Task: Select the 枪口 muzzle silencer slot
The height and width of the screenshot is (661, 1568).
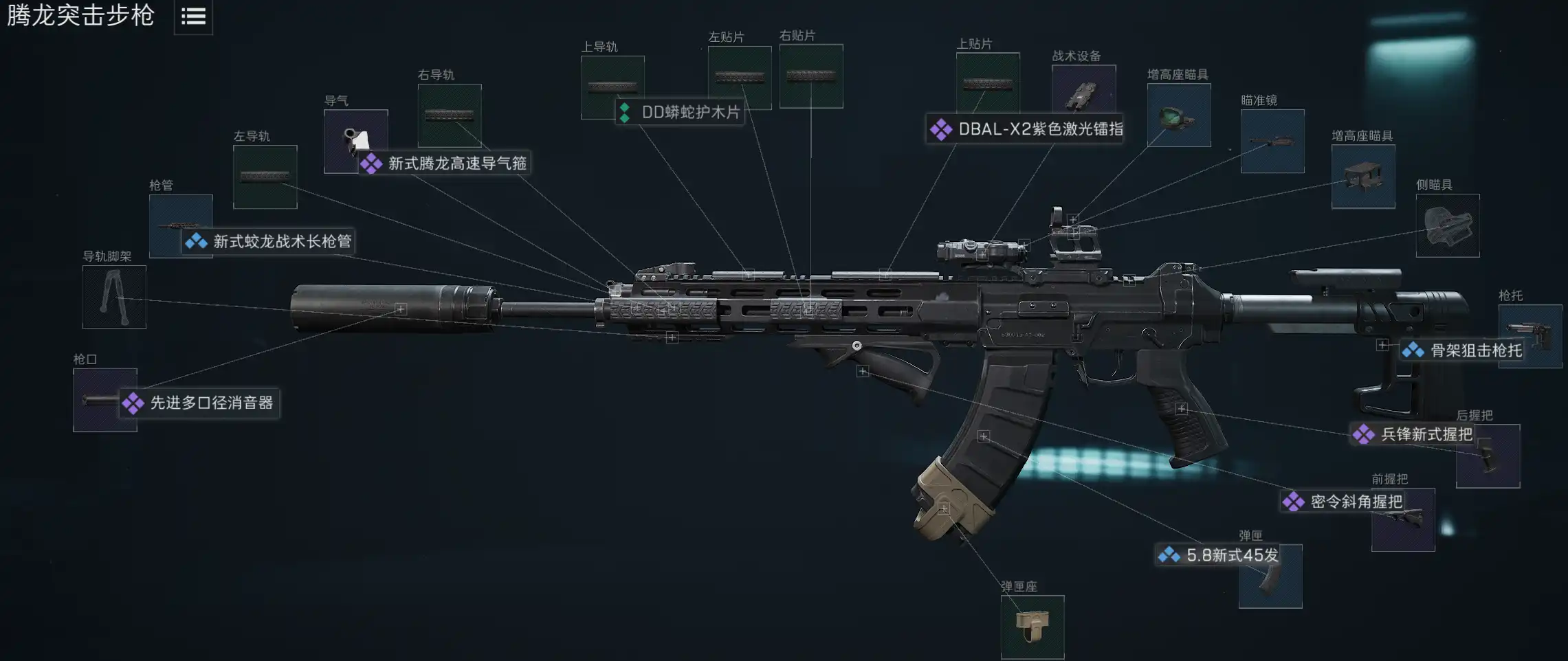Action: click(x=104, y=400)
